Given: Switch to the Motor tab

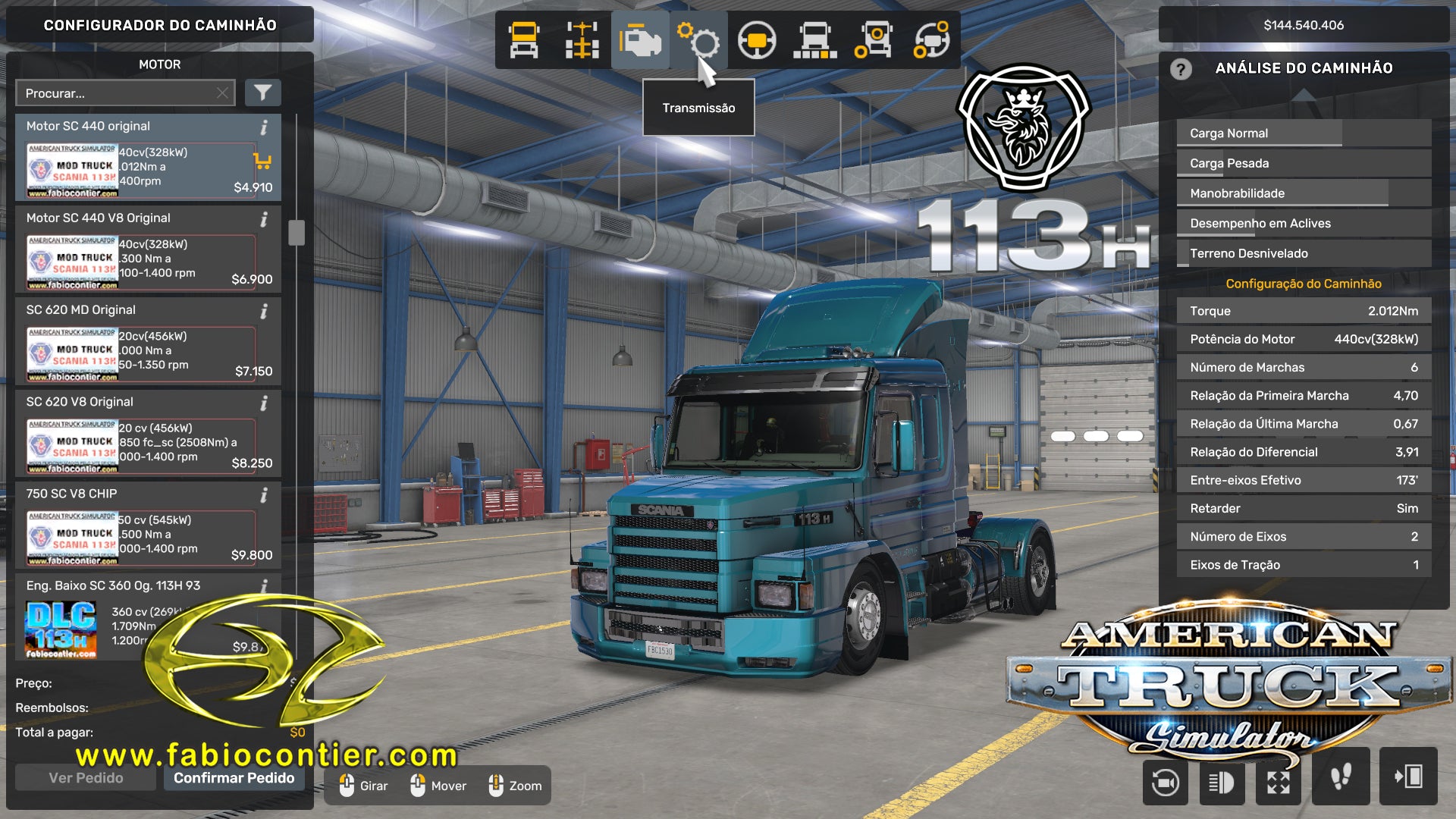Looking at the screenshot, I should coord(162,64).
